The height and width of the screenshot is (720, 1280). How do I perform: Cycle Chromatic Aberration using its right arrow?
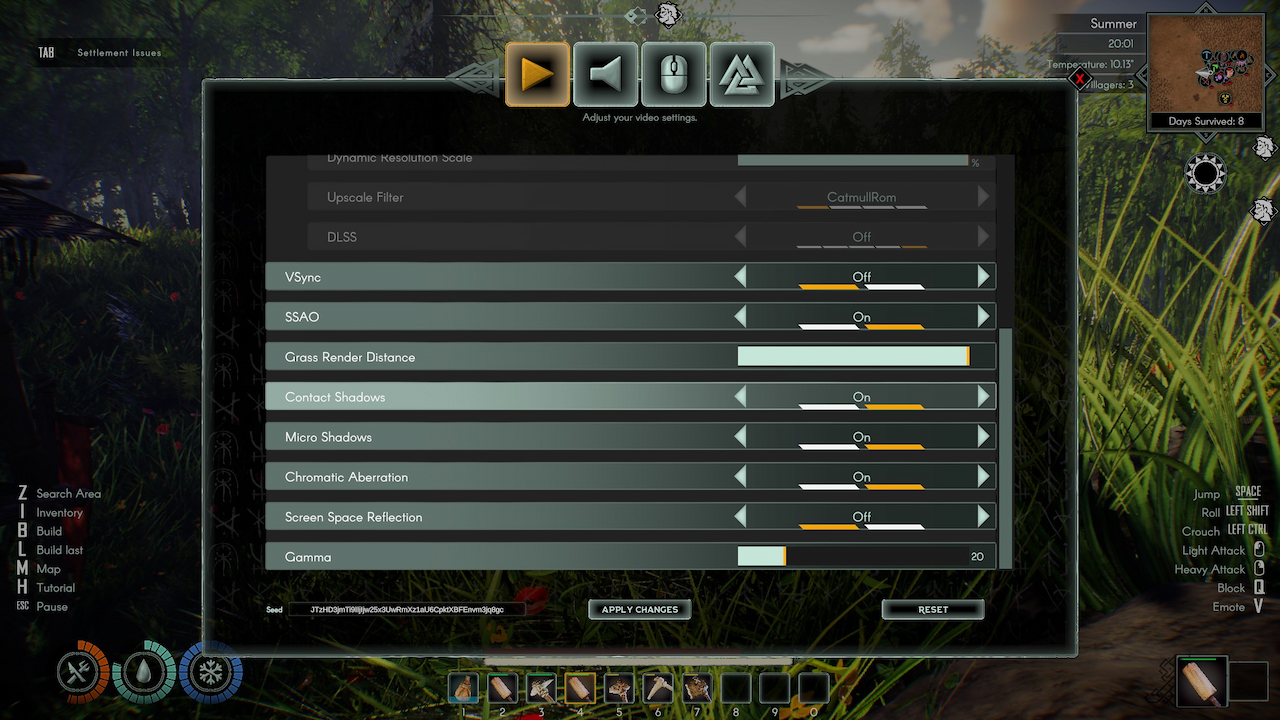[x=985, y=477]
